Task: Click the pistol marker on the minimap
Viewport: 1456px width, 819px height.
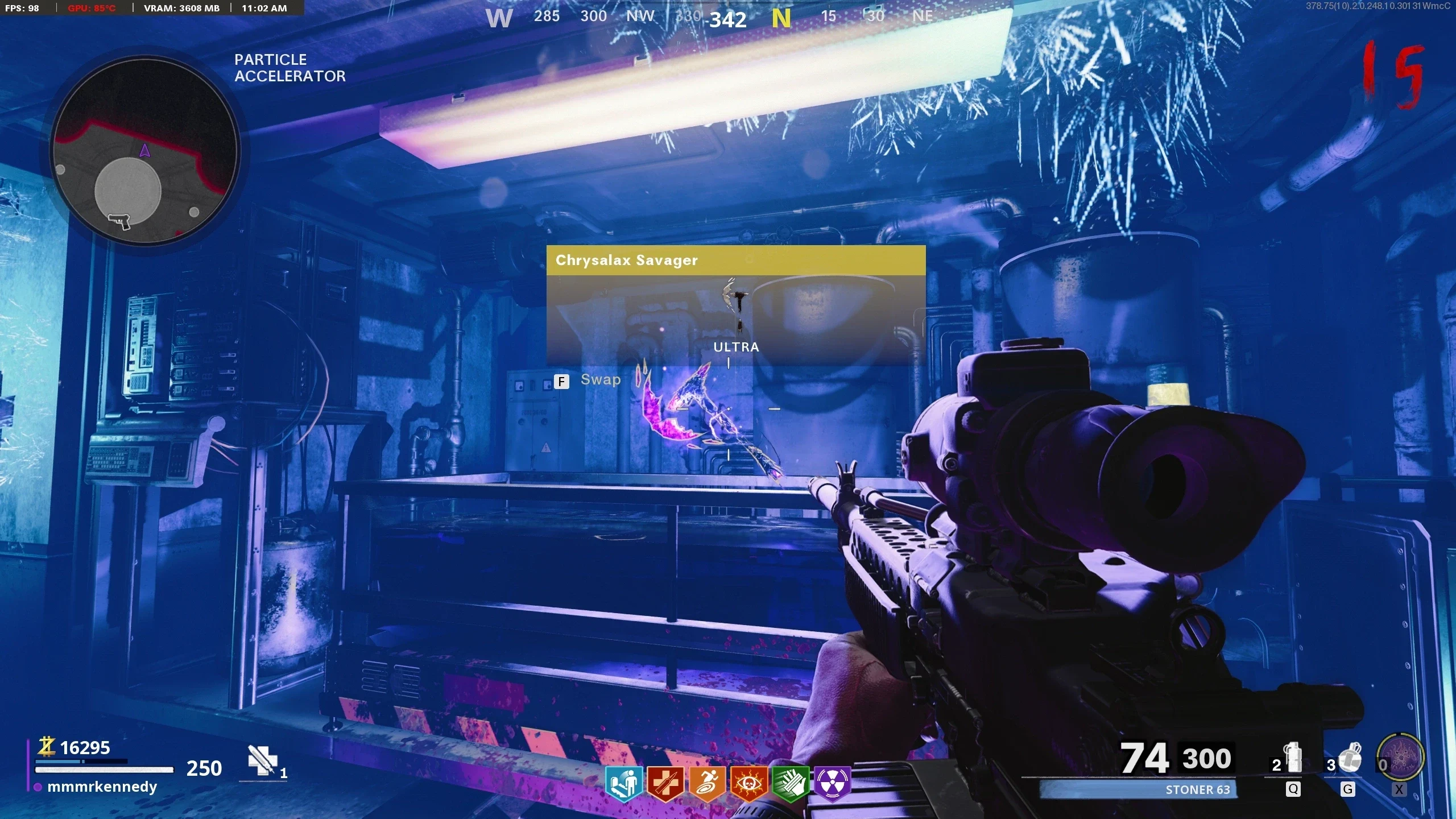Action: coord(119,221)
